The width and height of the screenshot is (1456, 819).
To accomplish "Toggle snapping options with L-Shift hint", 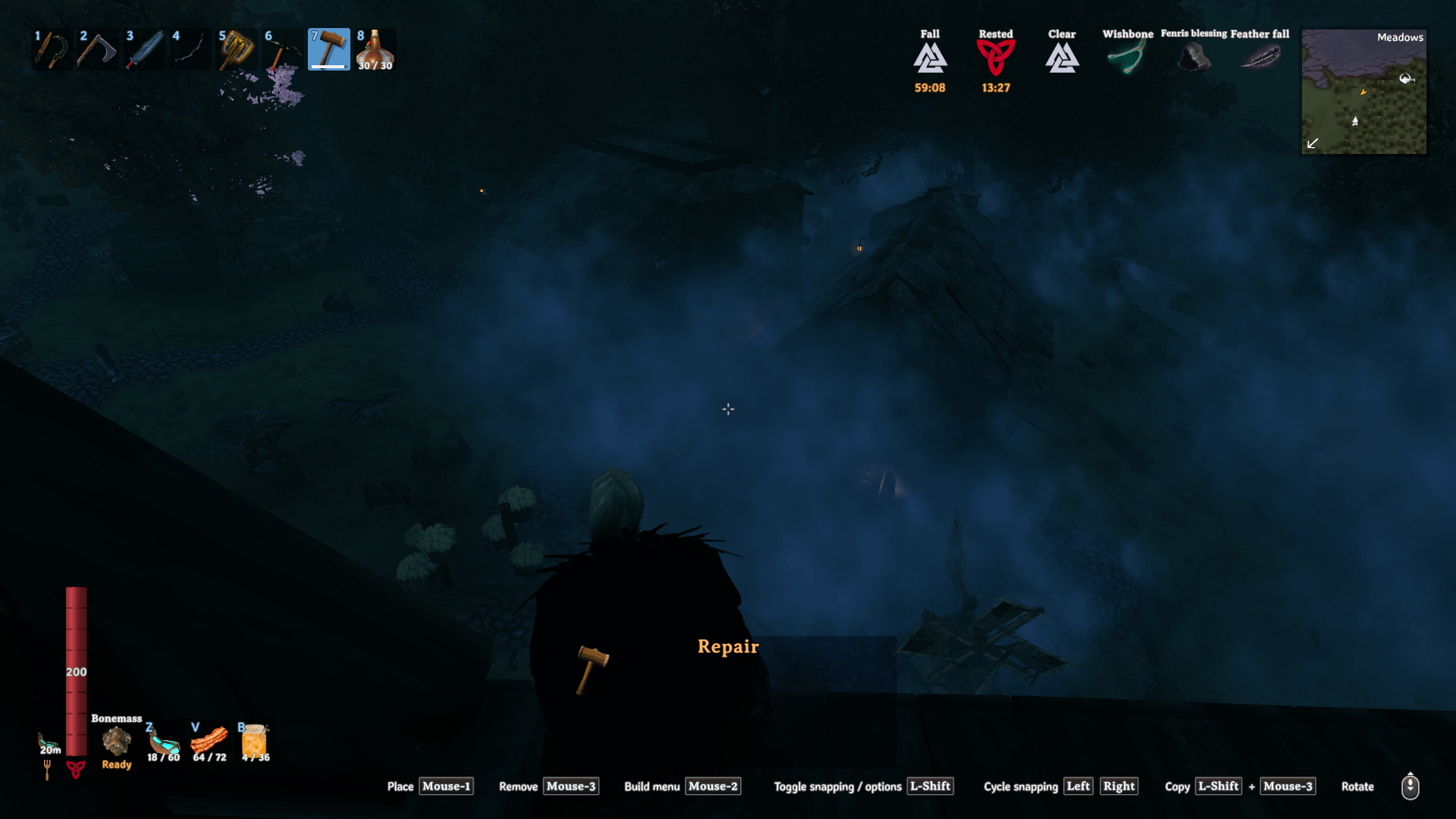I will (x=930, y=786).
